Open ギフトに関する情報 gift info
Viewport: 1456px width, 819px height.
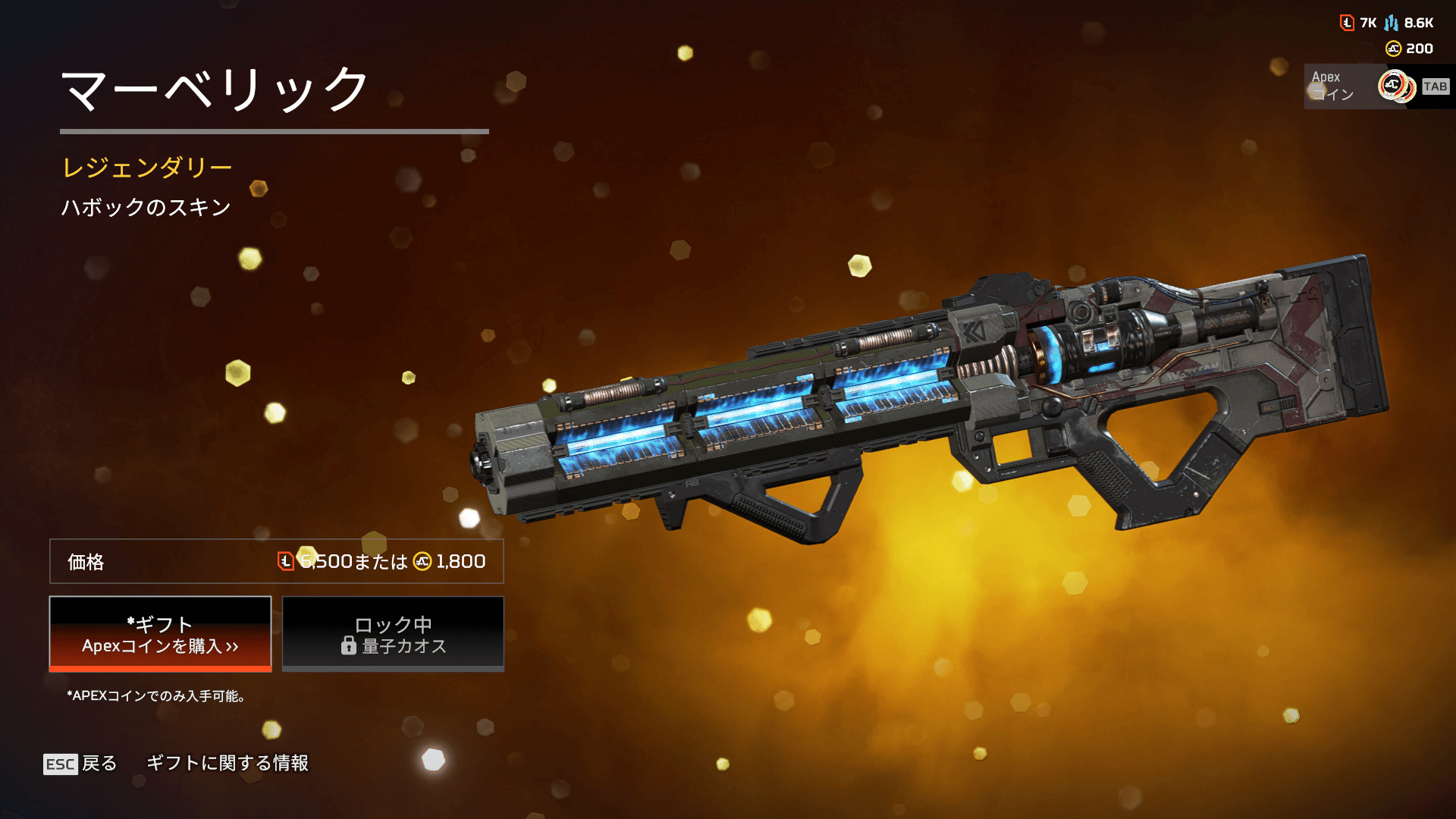coord(227,763)
